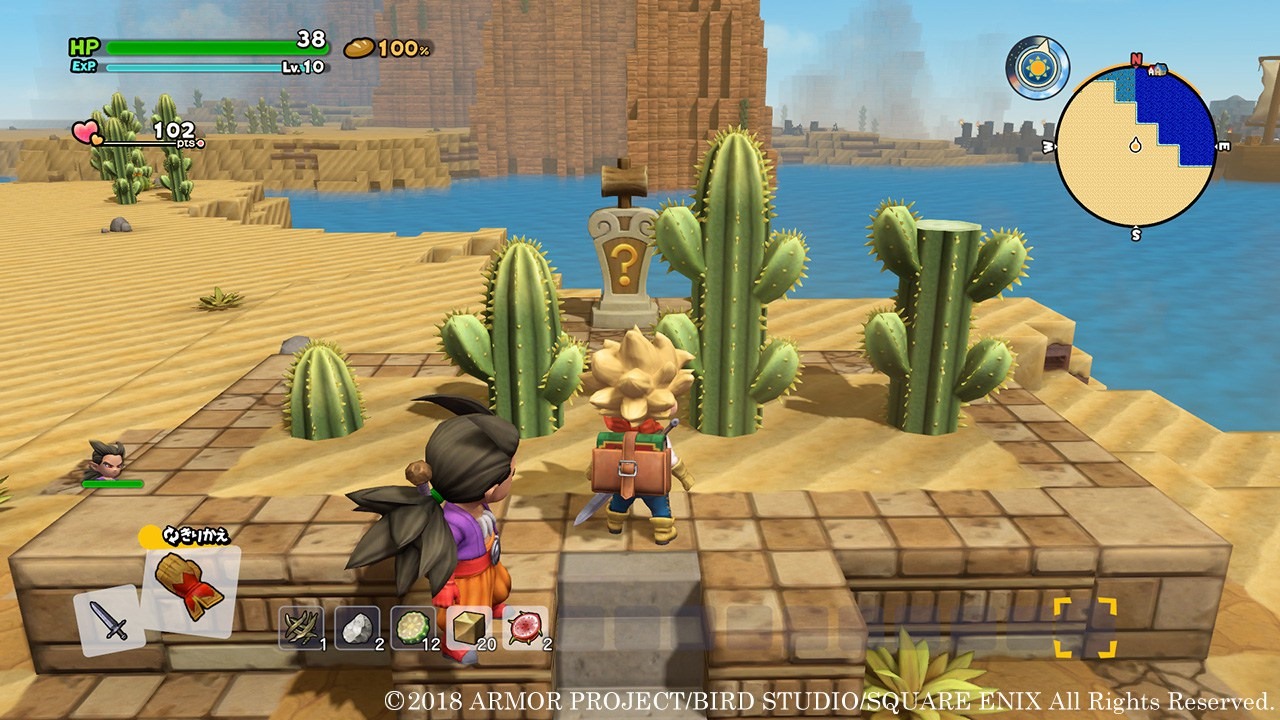
Task: Select the sword weapon slot
Action: 109,620
